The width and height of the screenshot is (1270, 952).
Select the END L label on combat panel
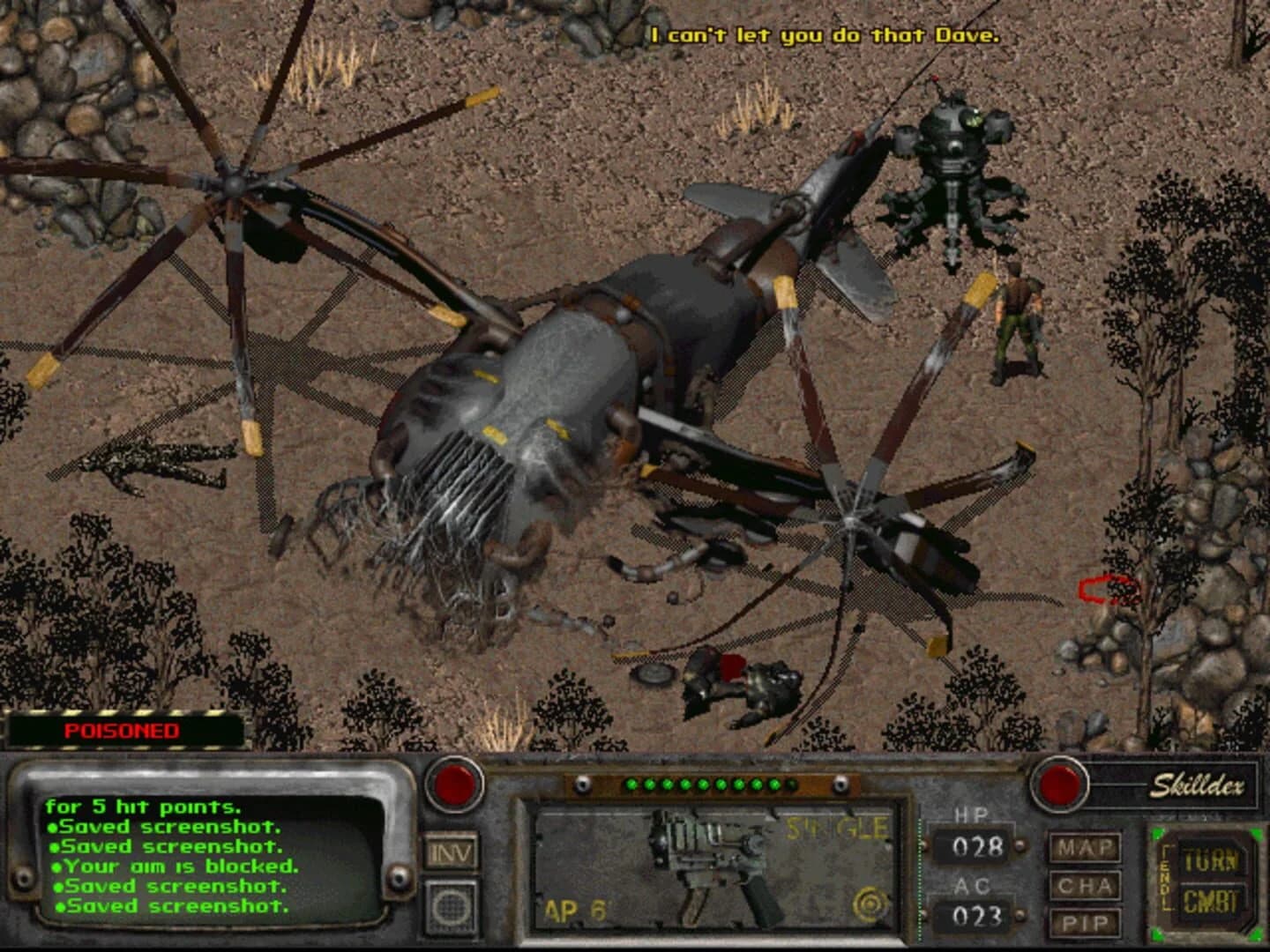[1164, 877]
